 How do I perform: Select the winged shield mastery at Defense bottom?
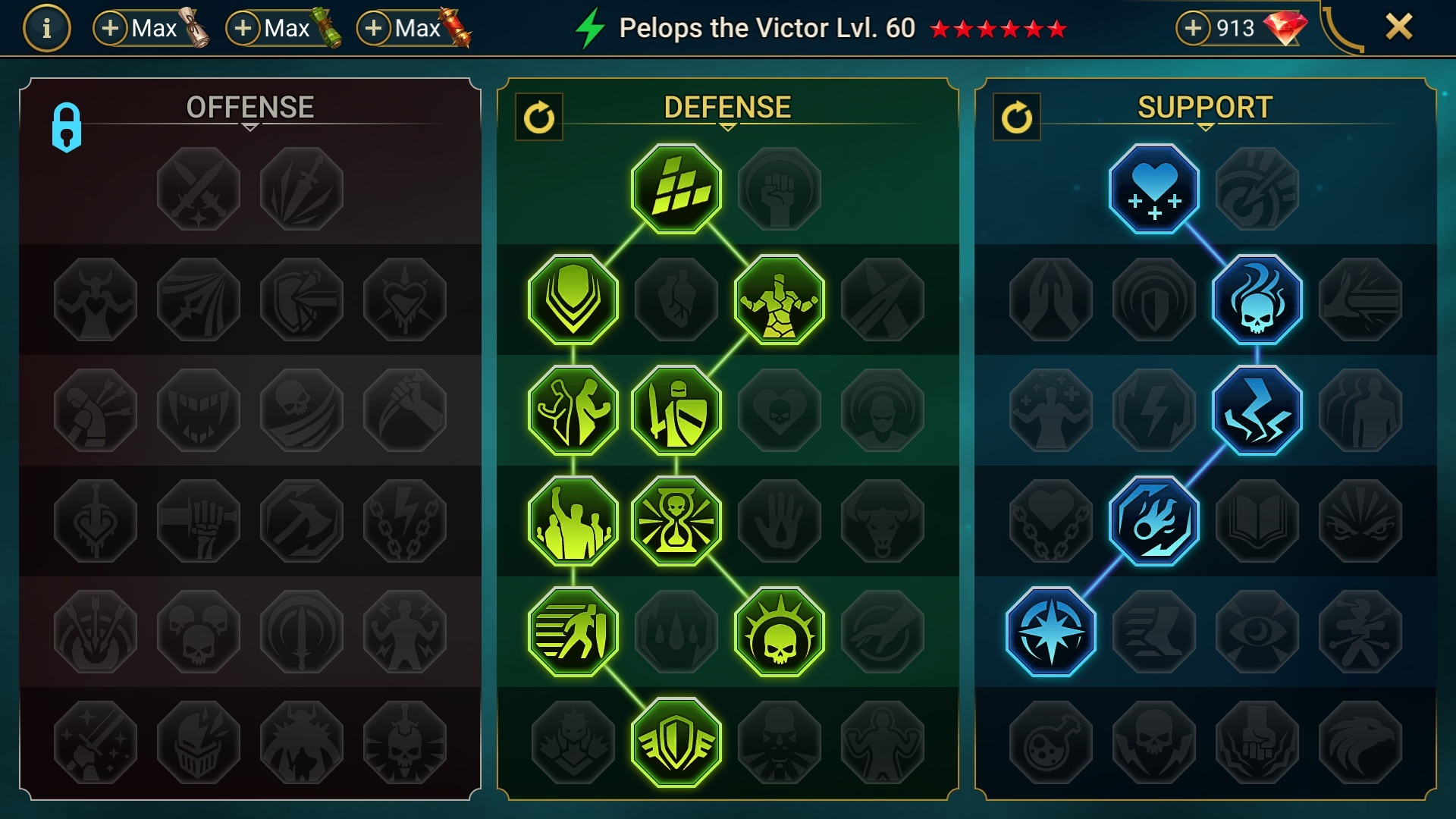tap(677, 742)
